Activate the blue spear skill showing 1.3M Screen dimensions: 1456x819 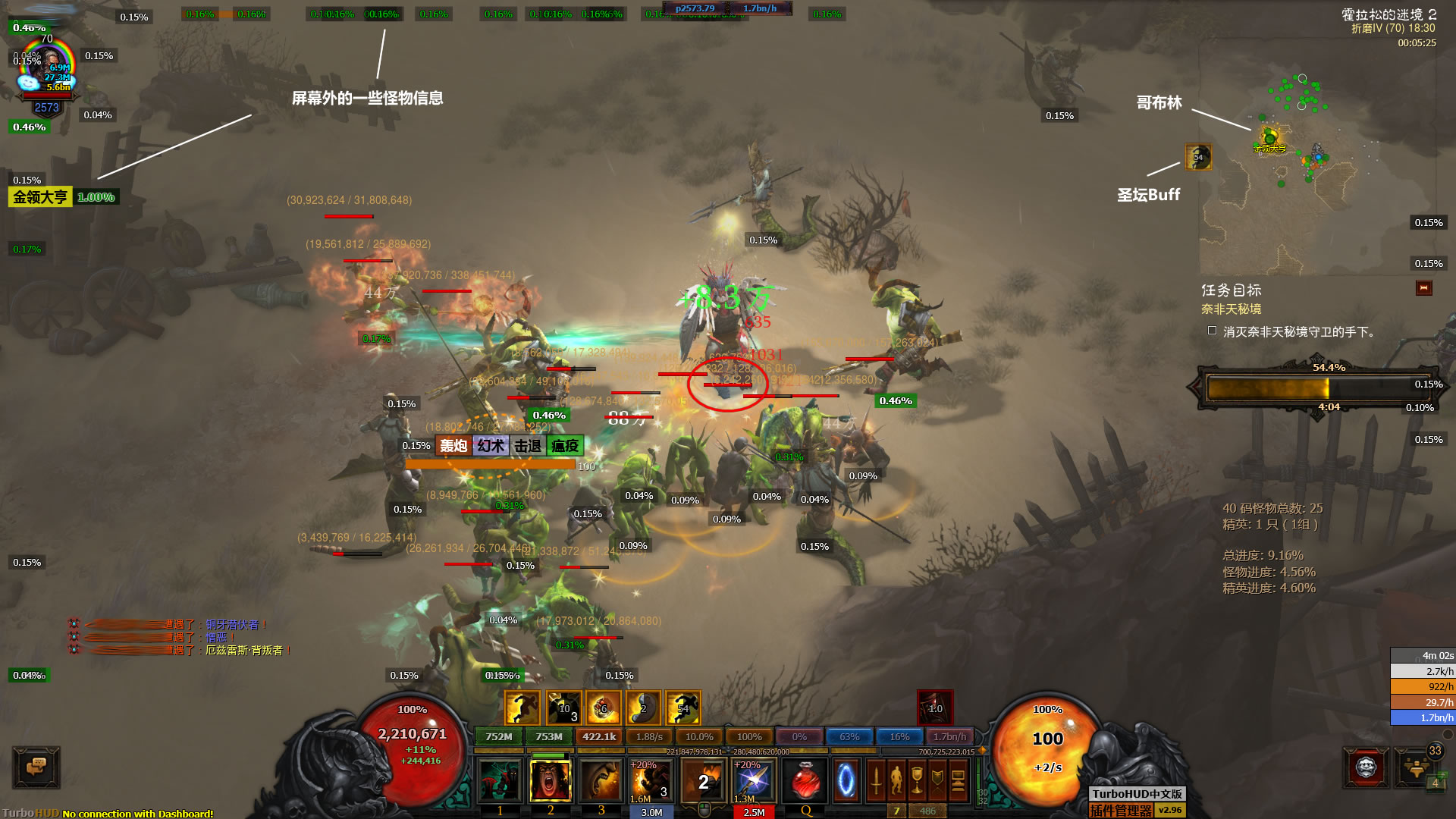point(754,781)
